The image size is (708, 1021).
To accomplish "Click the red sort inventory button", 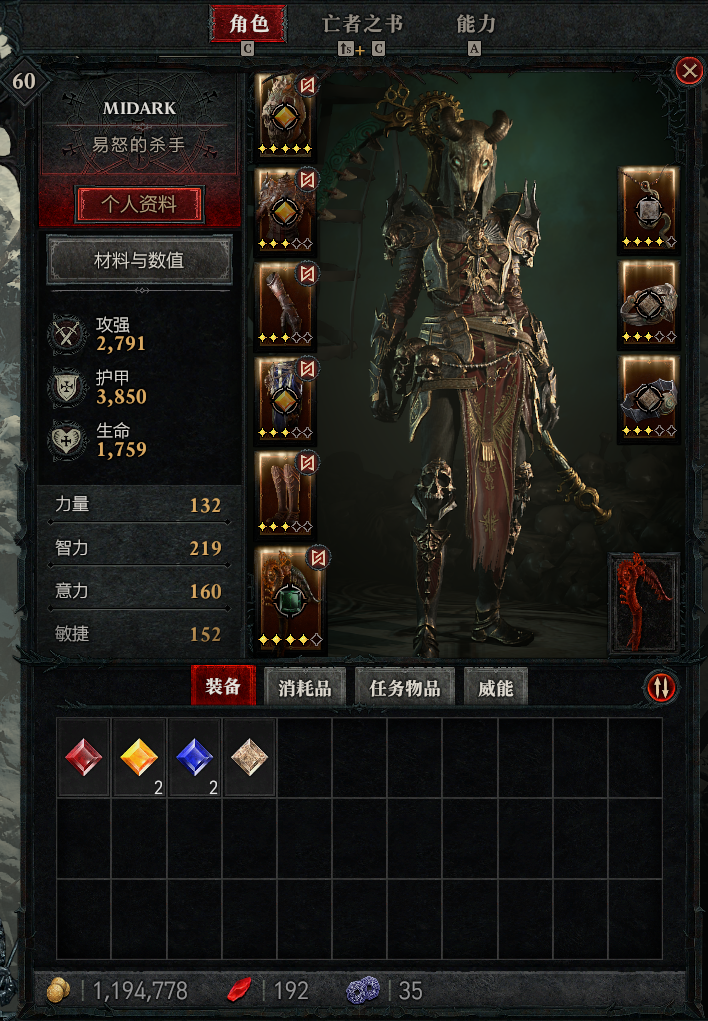I will 662,686.
